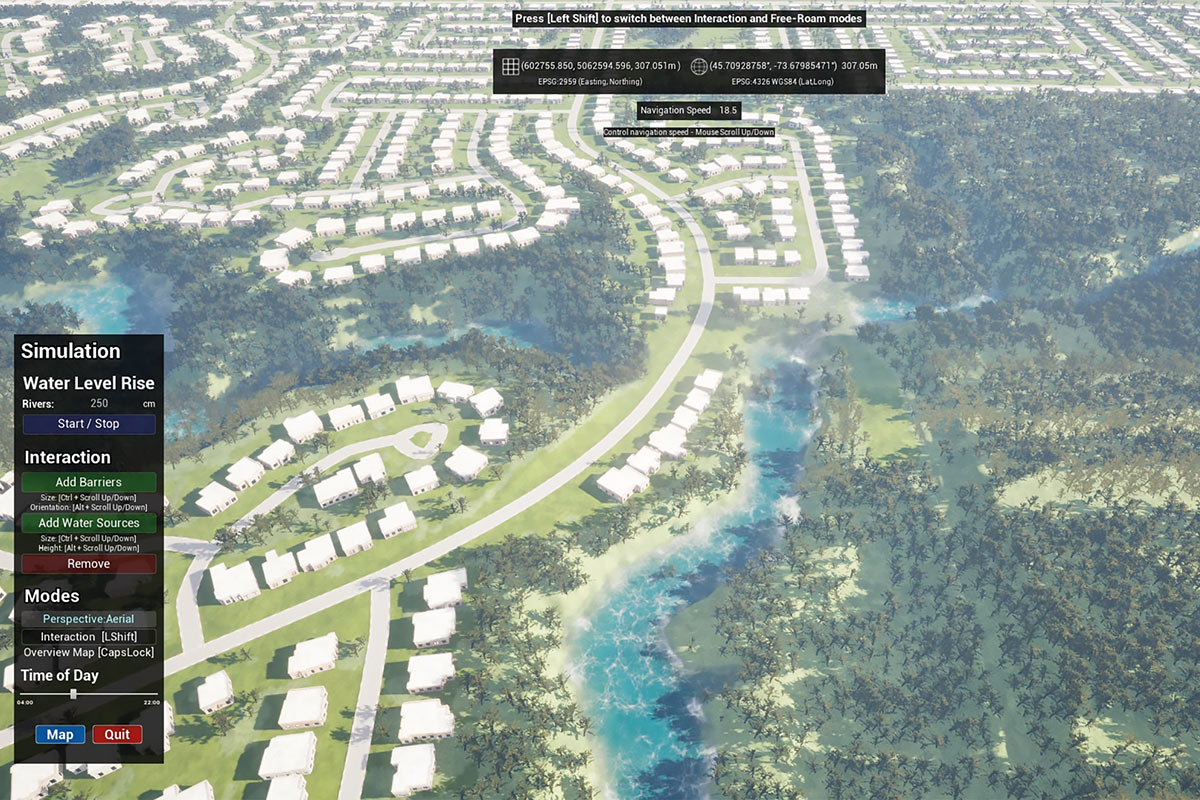
Task: Edit the Rivers water level value field
Action: (100, 404)
